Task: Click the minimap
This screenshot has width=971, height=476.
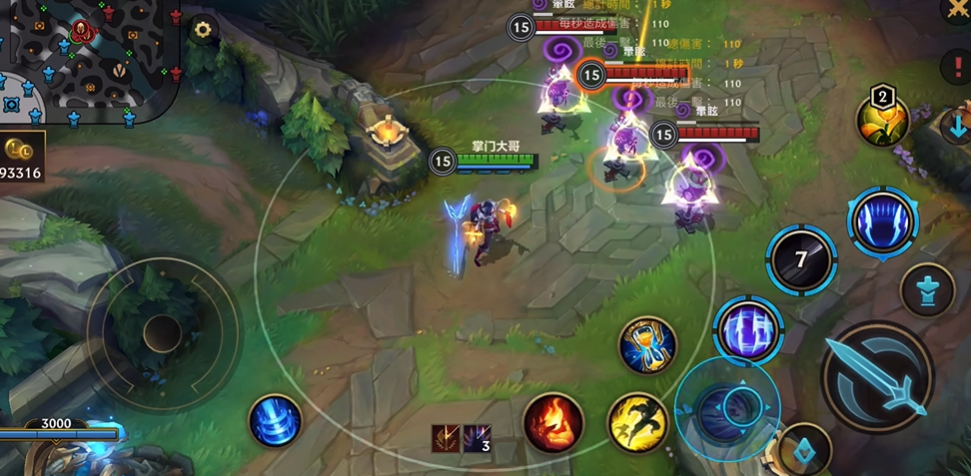Action: (90, 60)
